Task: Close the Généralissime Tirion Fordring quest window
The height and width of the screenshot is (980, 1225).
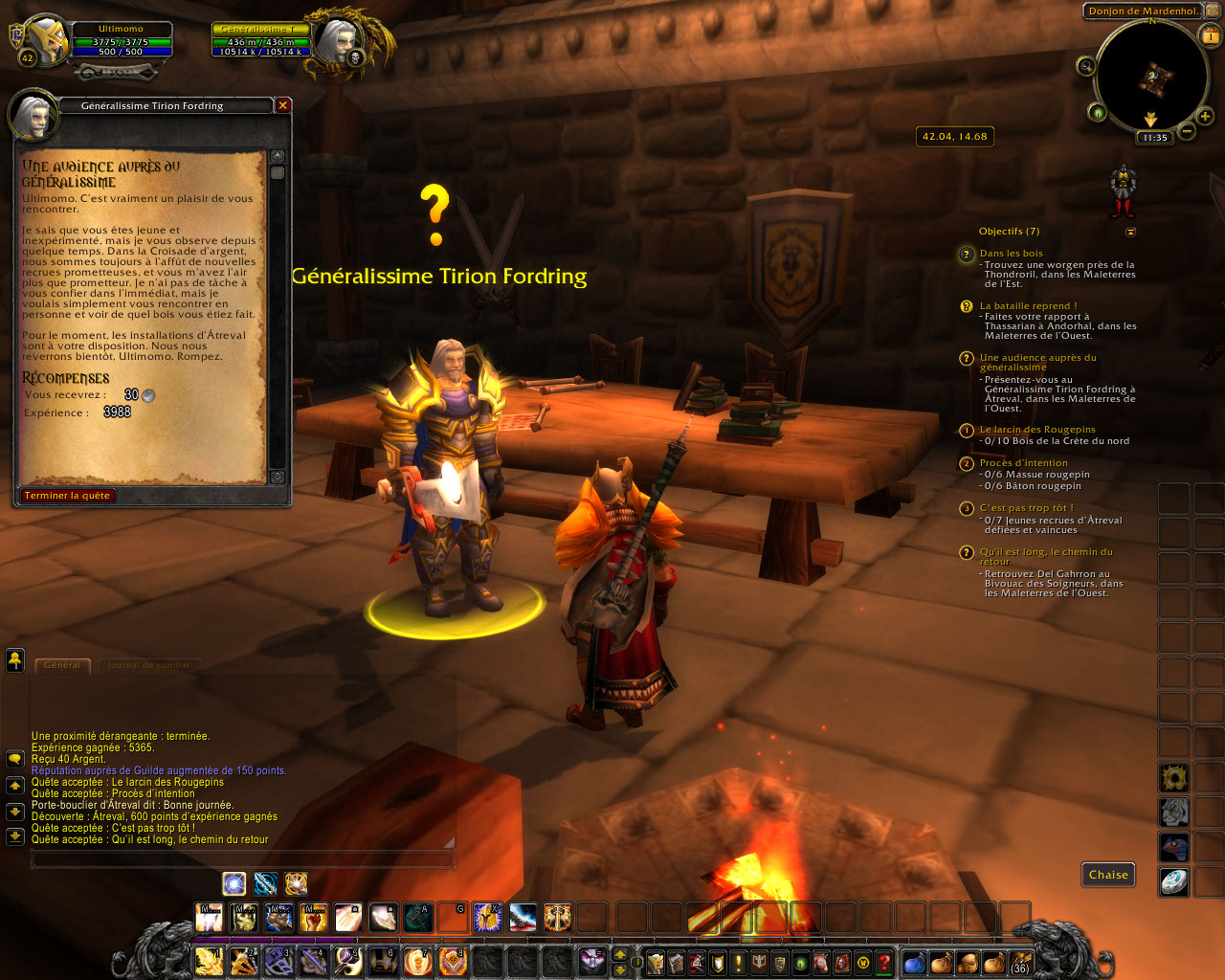Action: [x=283, y=105]
